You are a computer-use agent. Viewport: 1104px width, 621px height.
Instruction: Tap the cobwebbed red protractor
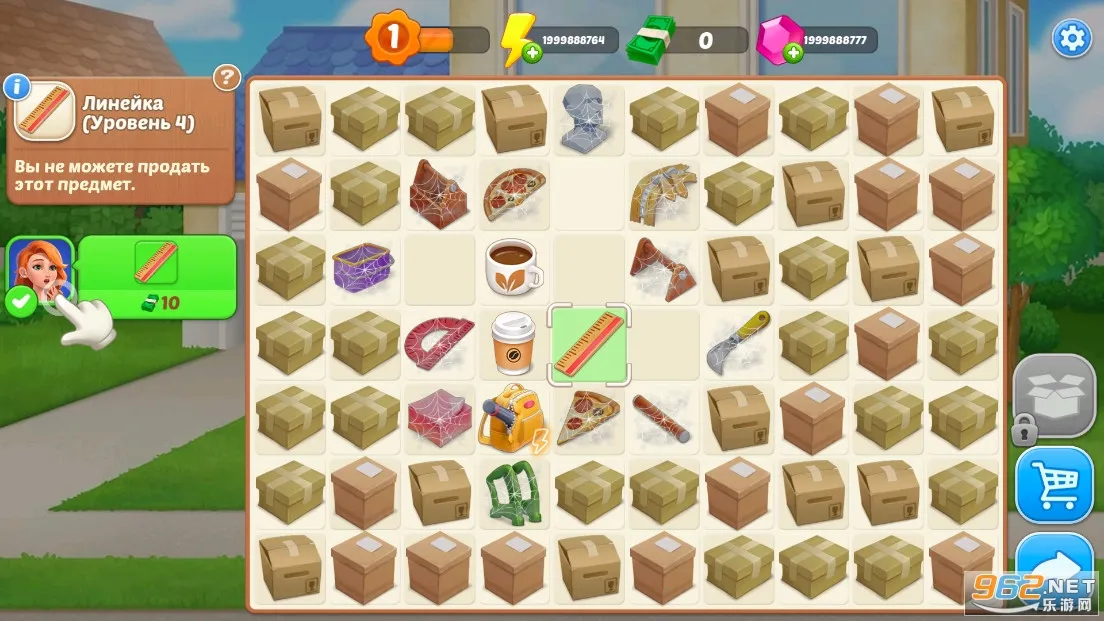coord(439,343)
